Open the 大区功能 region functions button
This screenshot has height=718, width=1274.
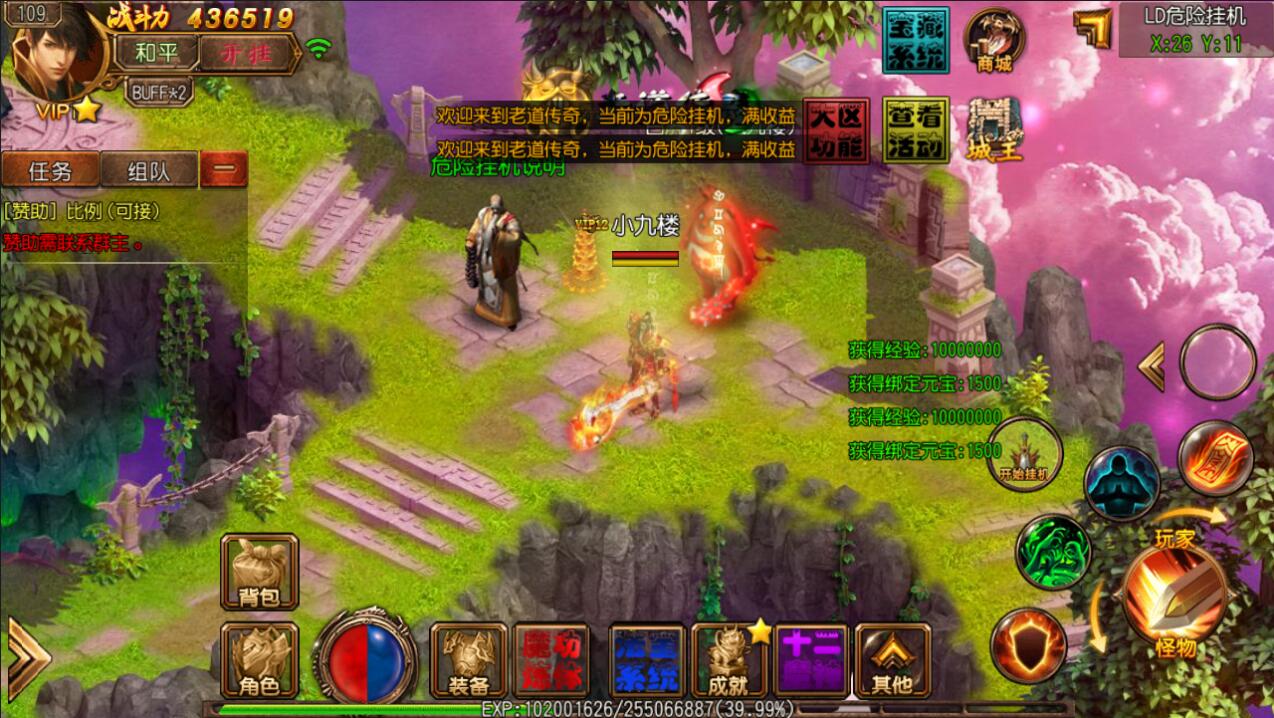click(x=836, y=130)
